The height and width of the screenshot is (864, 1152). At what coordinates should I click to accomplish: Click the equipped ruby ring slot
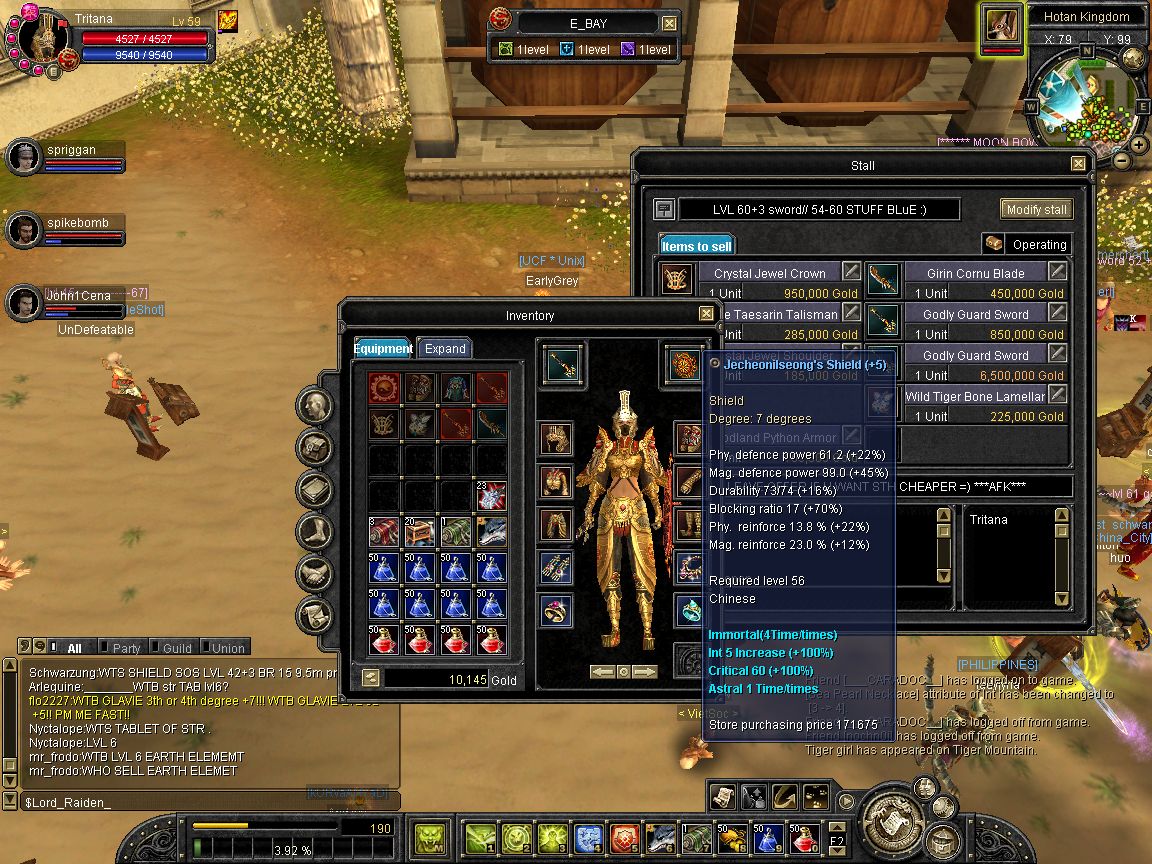(x=558, y=609)
